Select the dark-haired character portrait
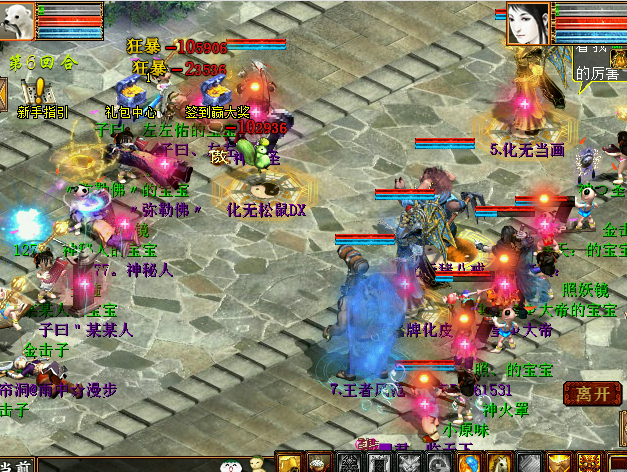 tap(529, 24)
